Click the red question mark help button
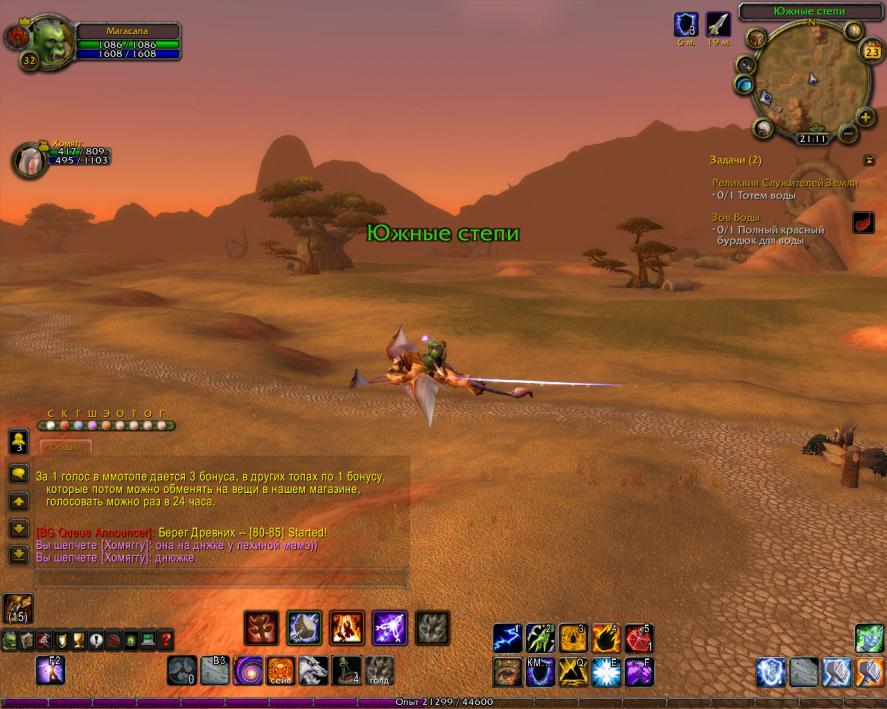887x709 pixels. pos(165,640)
